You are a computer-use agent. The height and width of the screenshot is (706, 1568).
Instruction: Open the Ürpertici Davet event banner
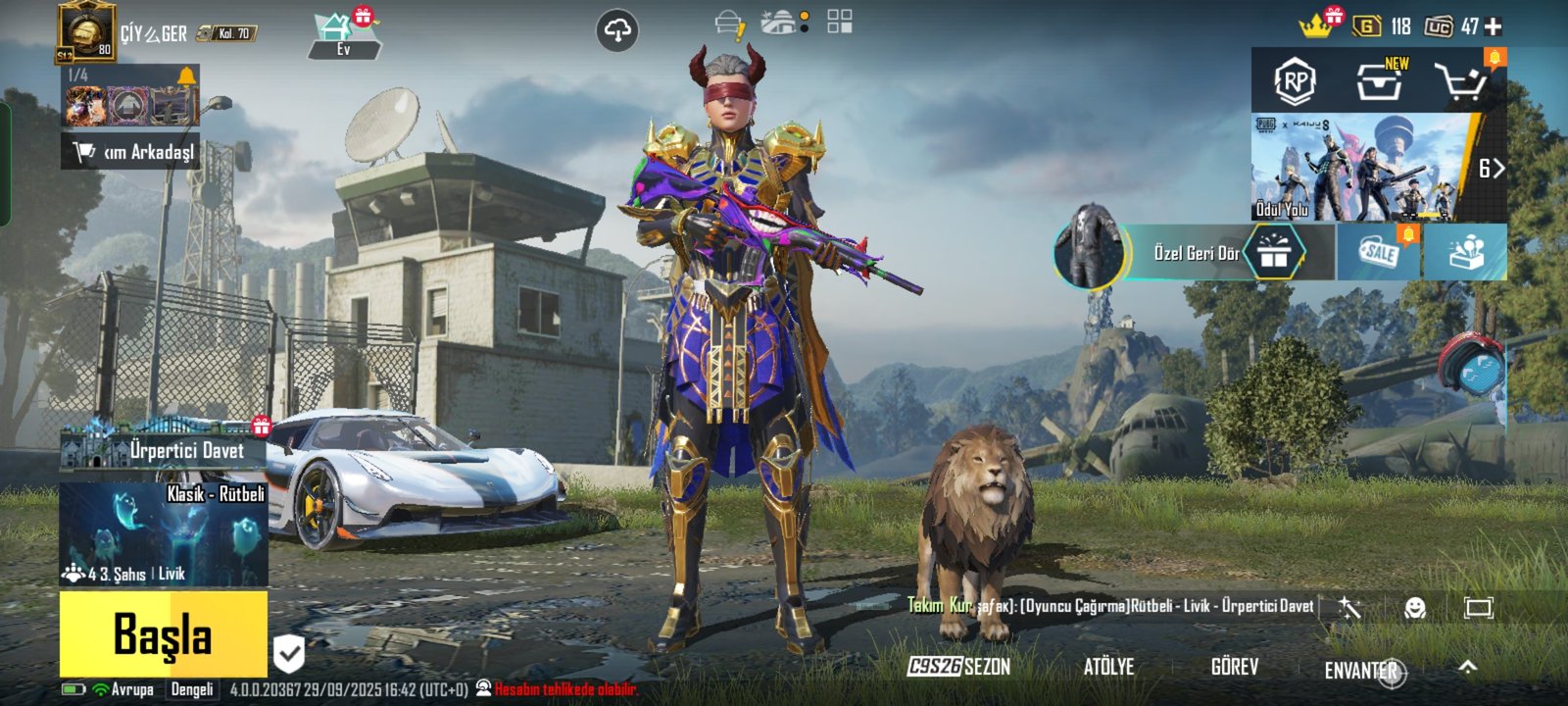pos(164,450)
